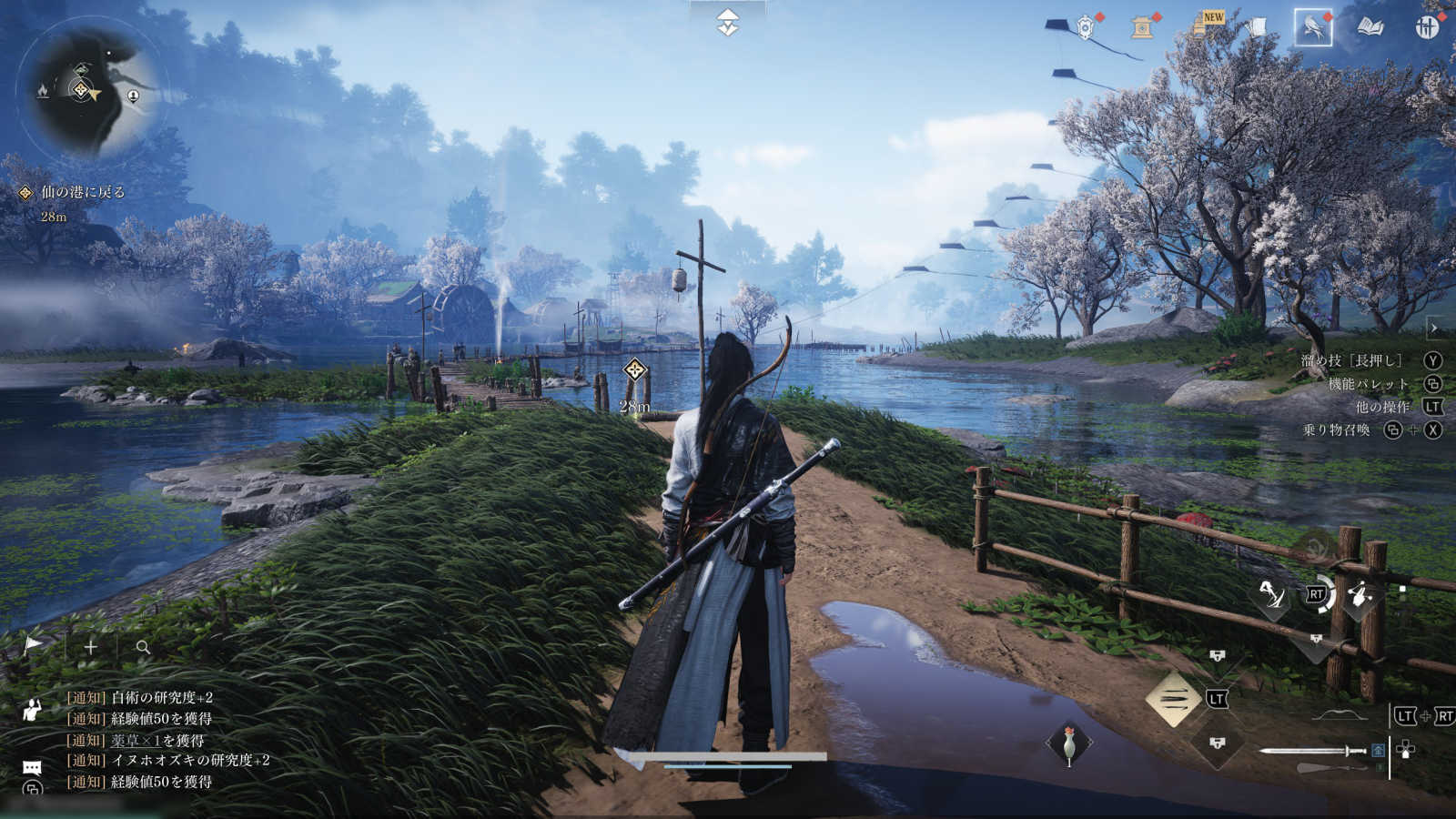This screenshot has width=1456, height=819.
Task: Open the shield-shaped icon in top bar
Action: [1085, 27]
